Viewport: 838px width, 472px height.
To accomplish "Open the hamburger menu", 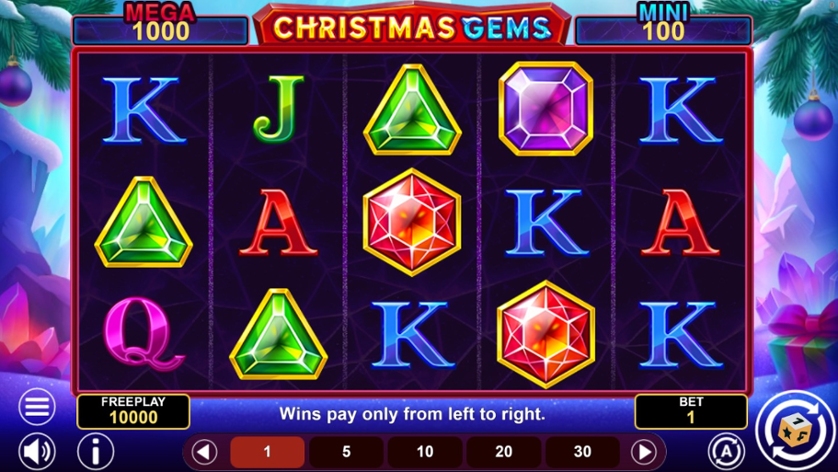I will pos(37,408).
